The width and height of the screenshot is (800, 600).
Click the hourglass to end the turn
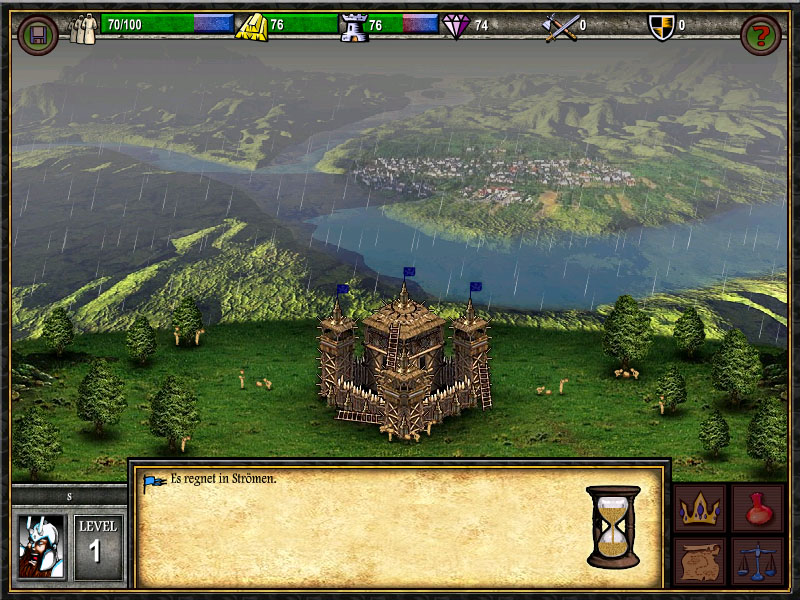613,526
